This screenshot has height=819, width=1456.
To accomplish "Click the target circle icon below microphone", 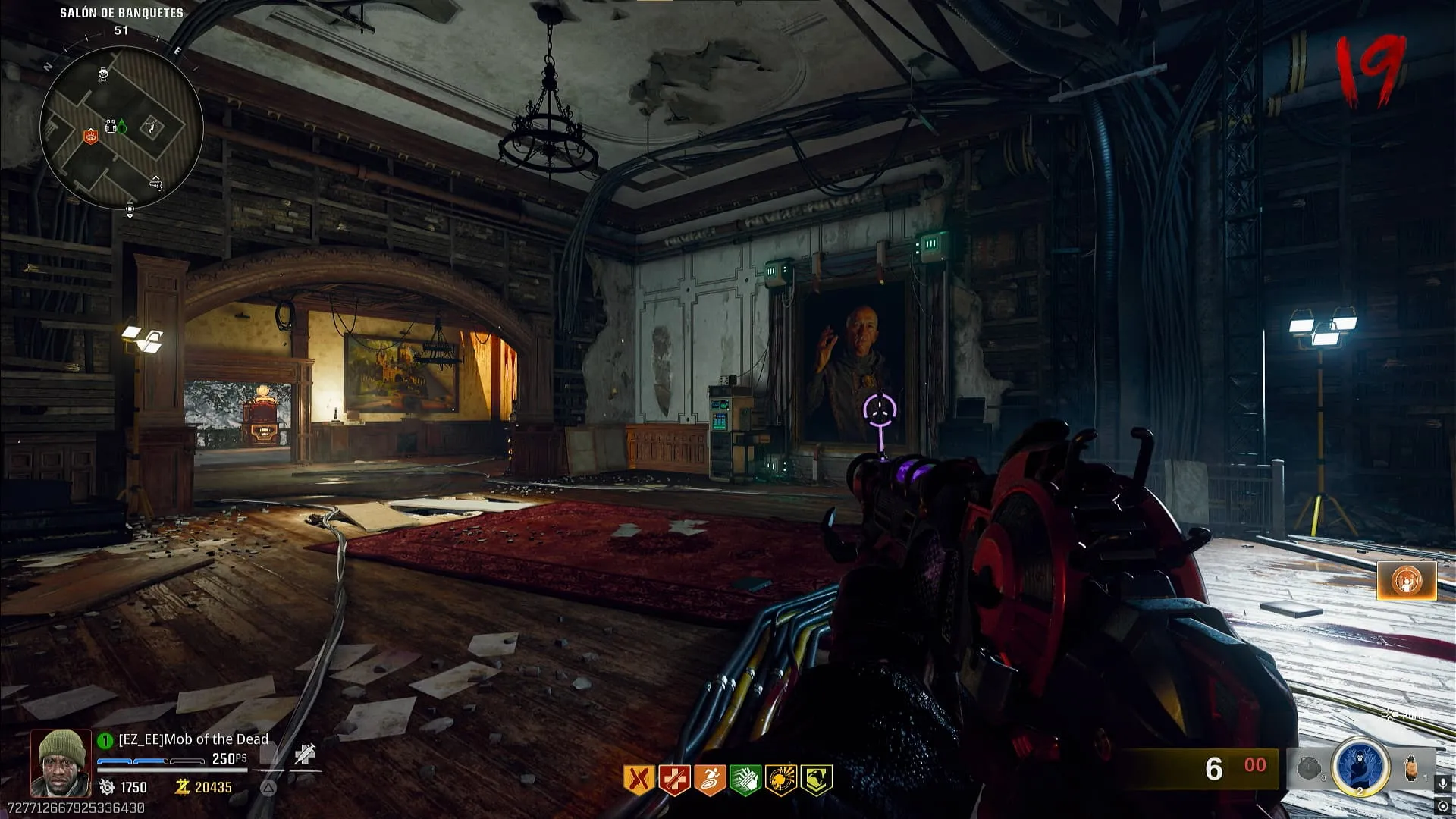I will click(1443, 807).
